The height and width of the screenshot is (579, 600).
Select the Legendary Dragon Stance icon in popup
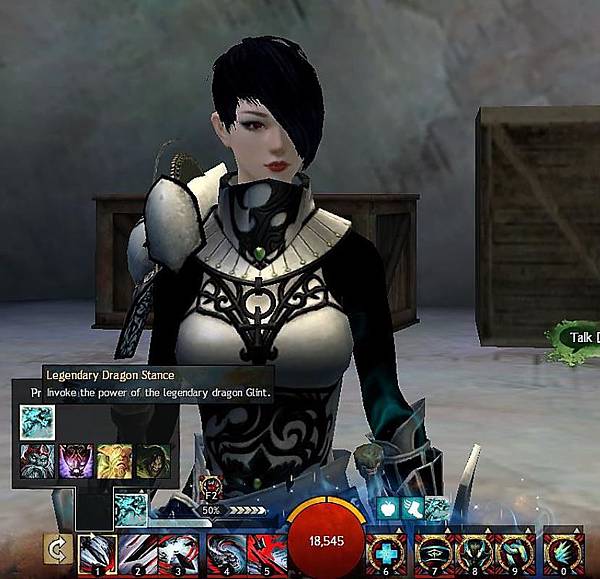37,422
